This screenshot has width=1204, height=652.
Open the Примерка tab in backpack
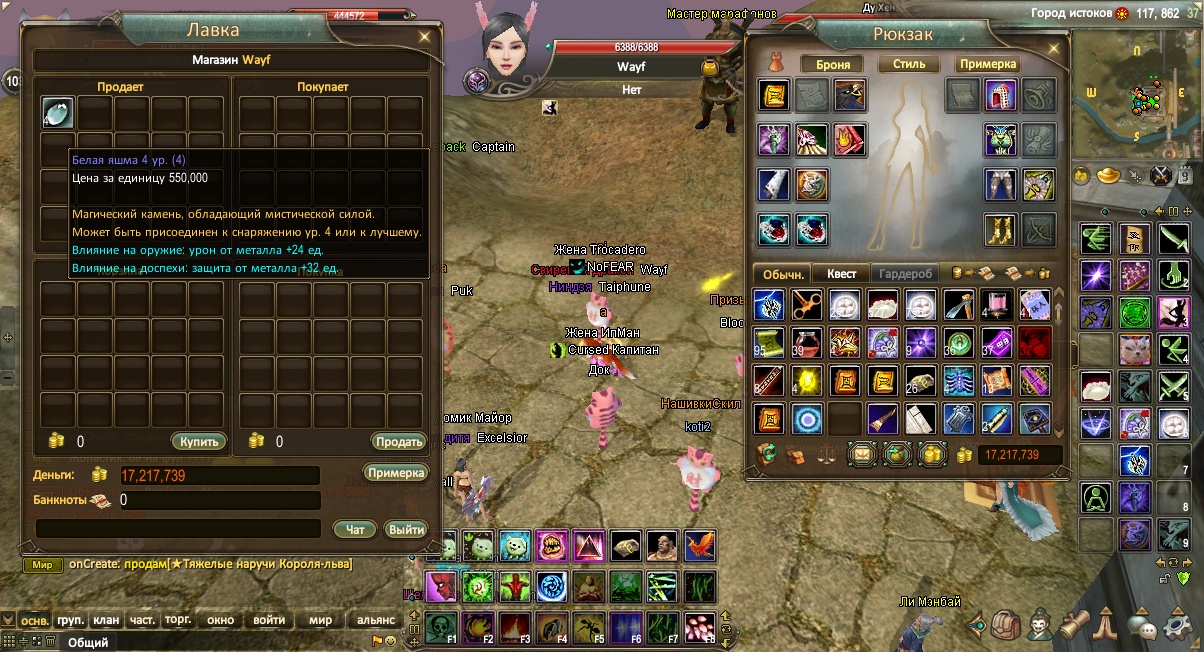pyautogui.click(x=987, y=64)
